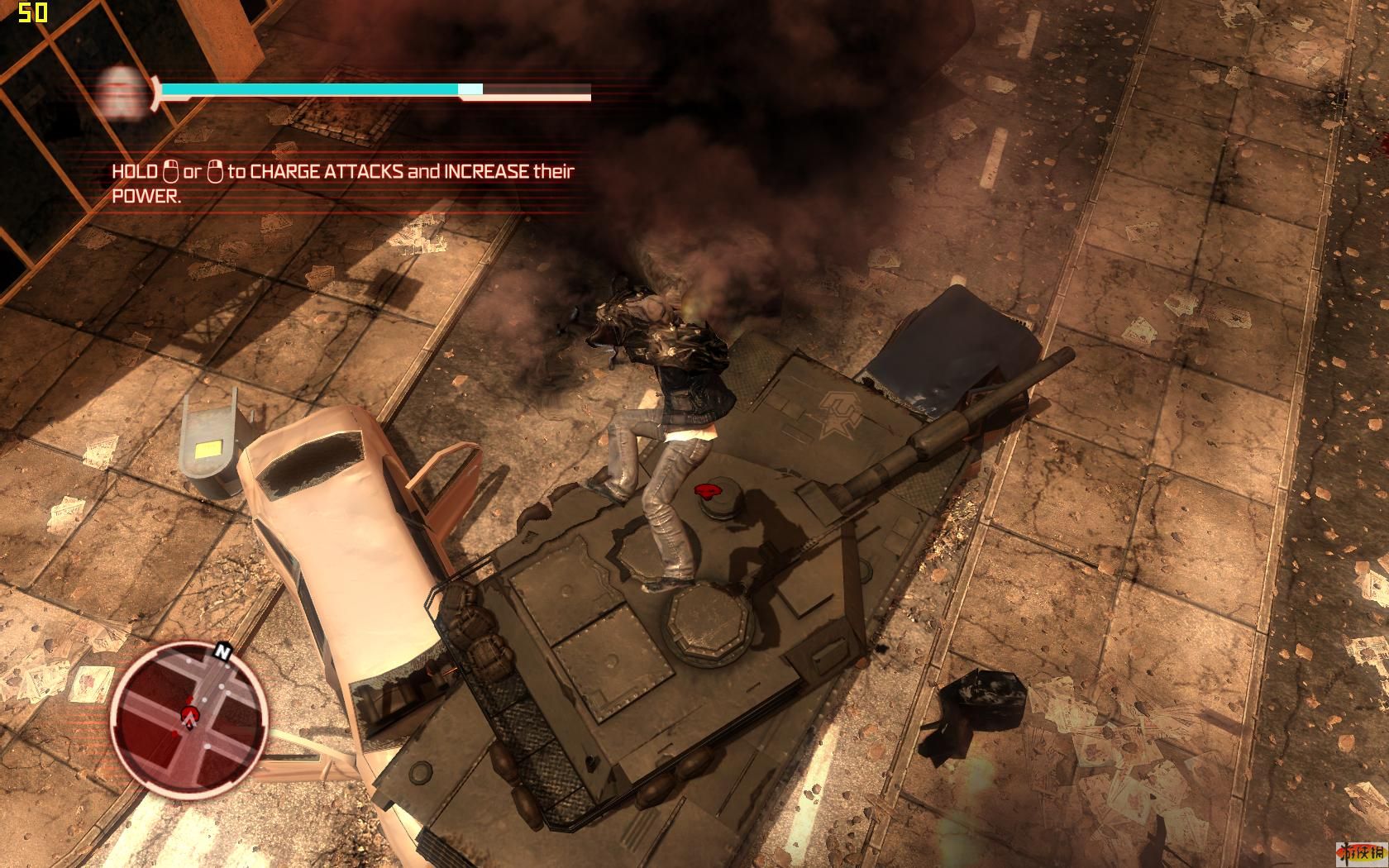Click the site watermark logo in the corner
Image resolution: width=1389 pixels, height=868 pixels.
pyautogui.click(x=1358, y=855)
